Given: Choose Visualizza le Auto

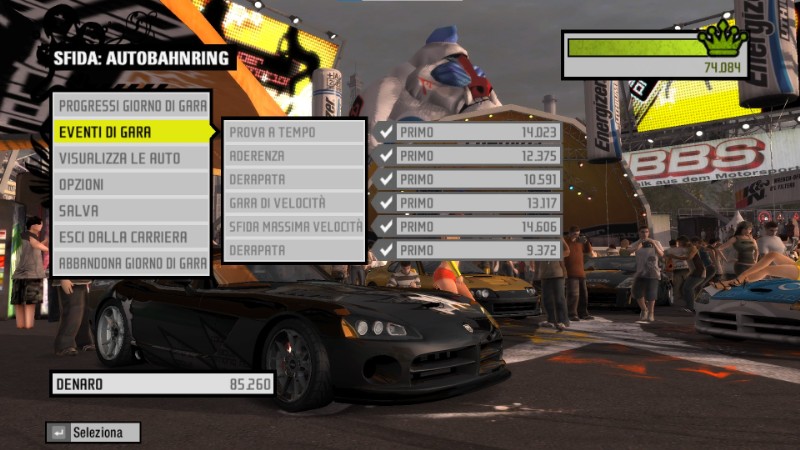Looking at the screenshot, I should [x=131, y=158].
